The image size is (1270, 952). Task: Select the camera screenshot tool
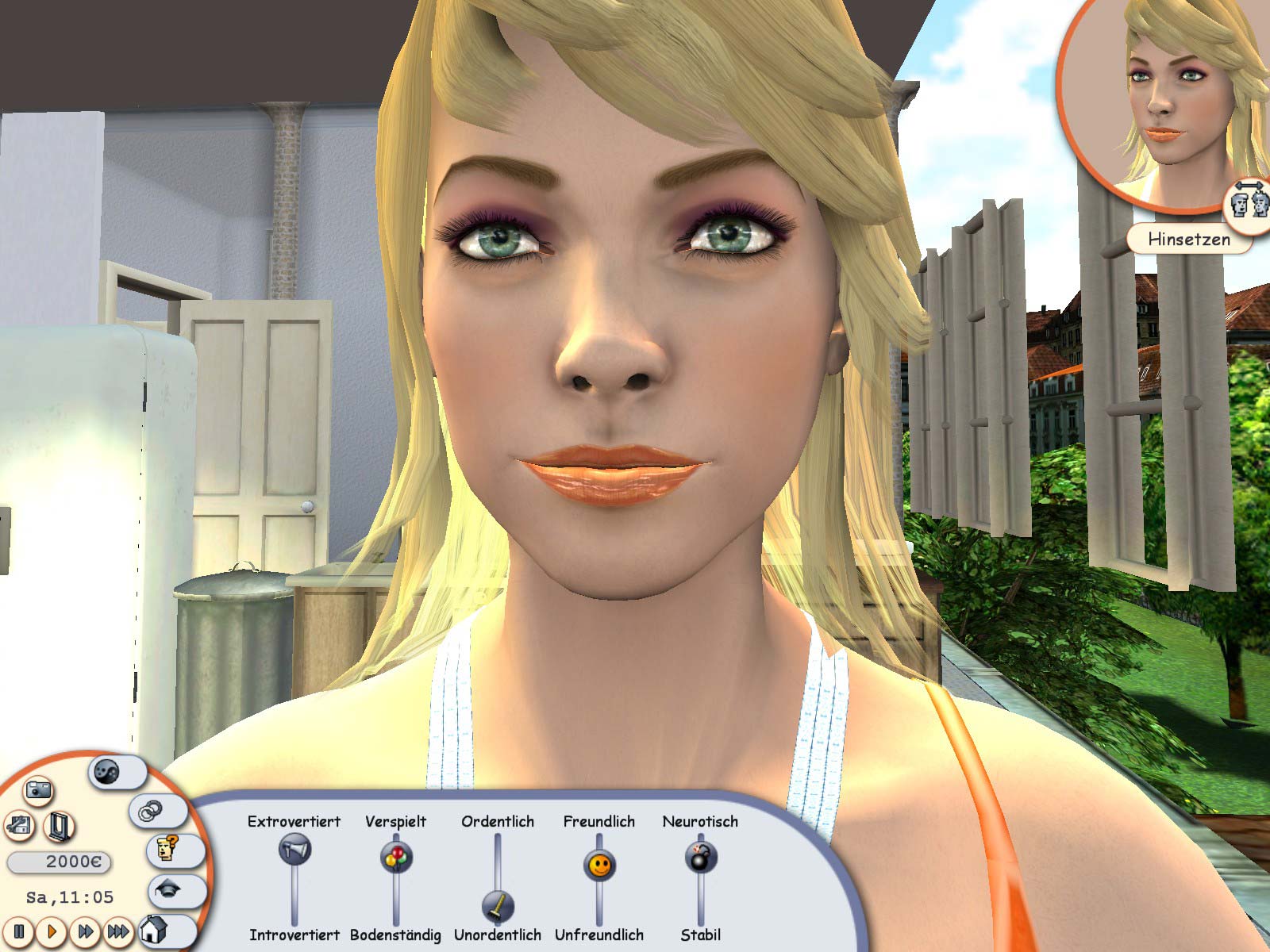(38, 790)
